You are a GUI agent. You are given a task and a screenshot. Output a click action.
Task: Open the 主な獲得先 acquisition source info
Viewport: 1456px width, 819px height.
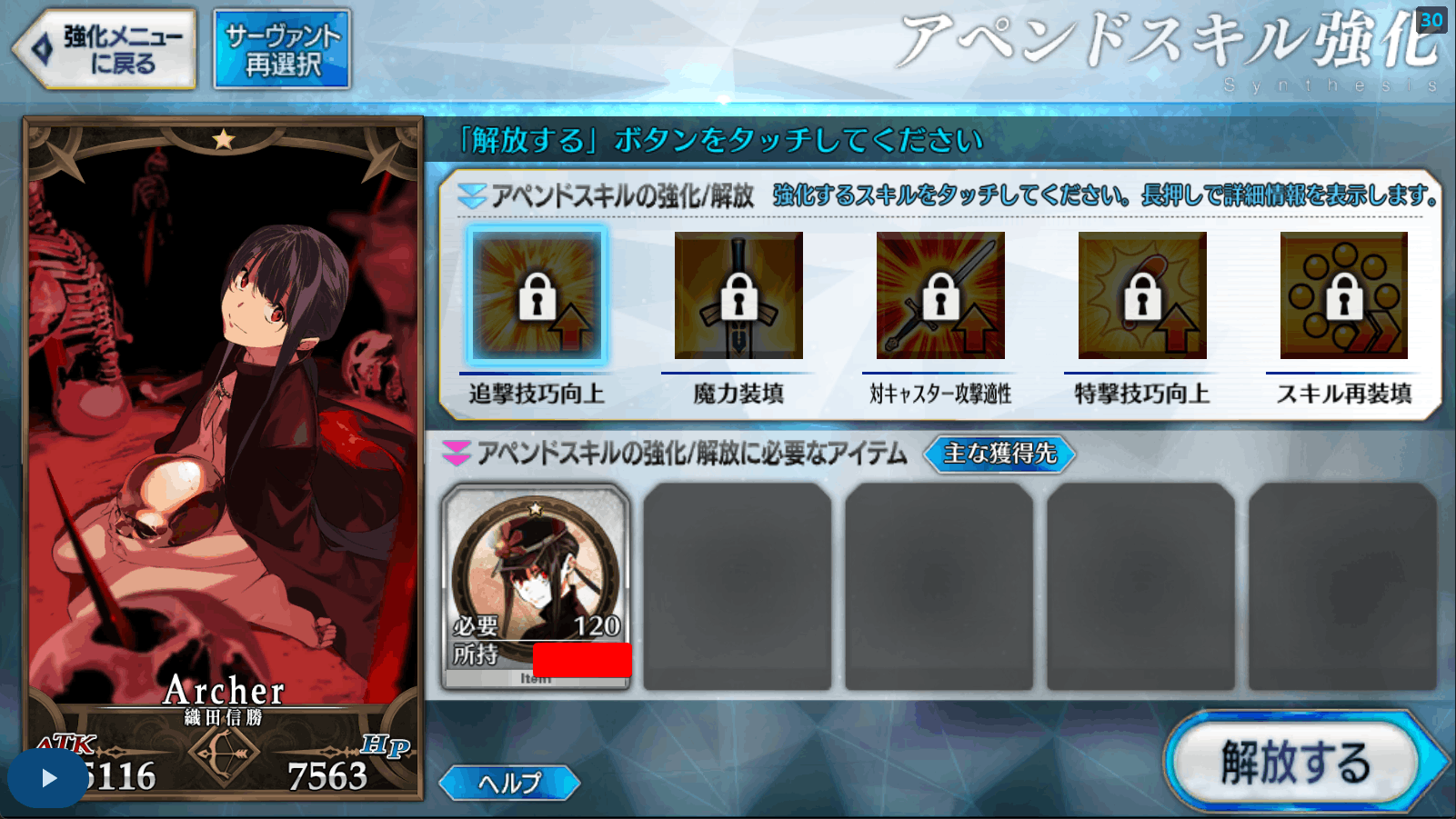[x=999, y=454]
